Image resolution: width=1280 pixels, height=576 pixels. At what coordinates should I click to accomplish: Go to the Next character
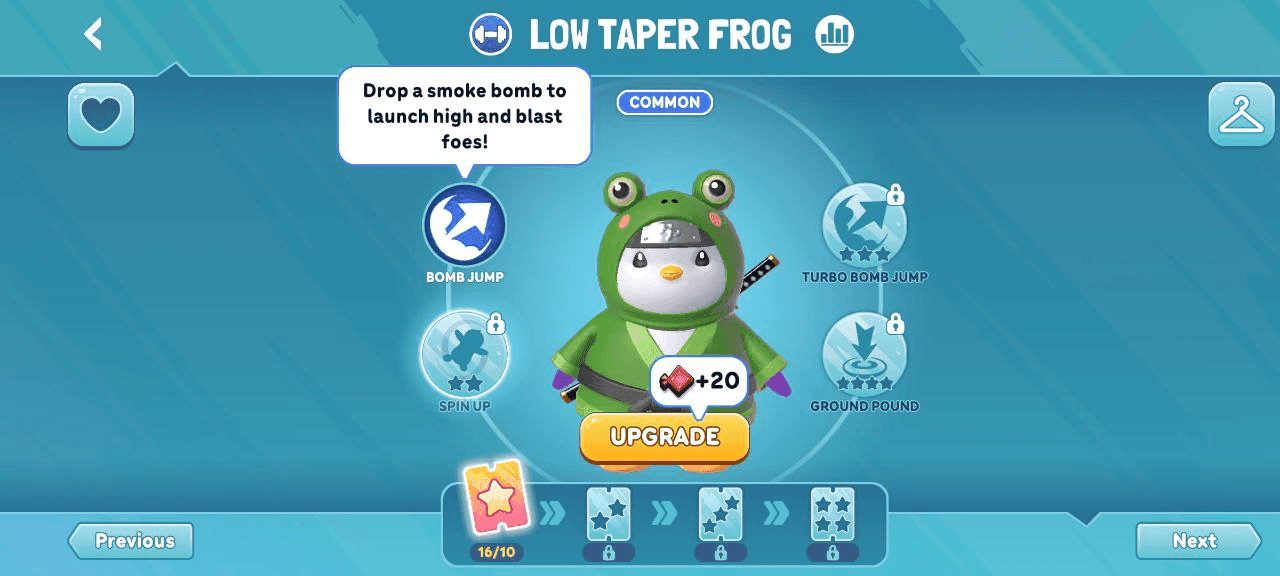(1196, 541)
